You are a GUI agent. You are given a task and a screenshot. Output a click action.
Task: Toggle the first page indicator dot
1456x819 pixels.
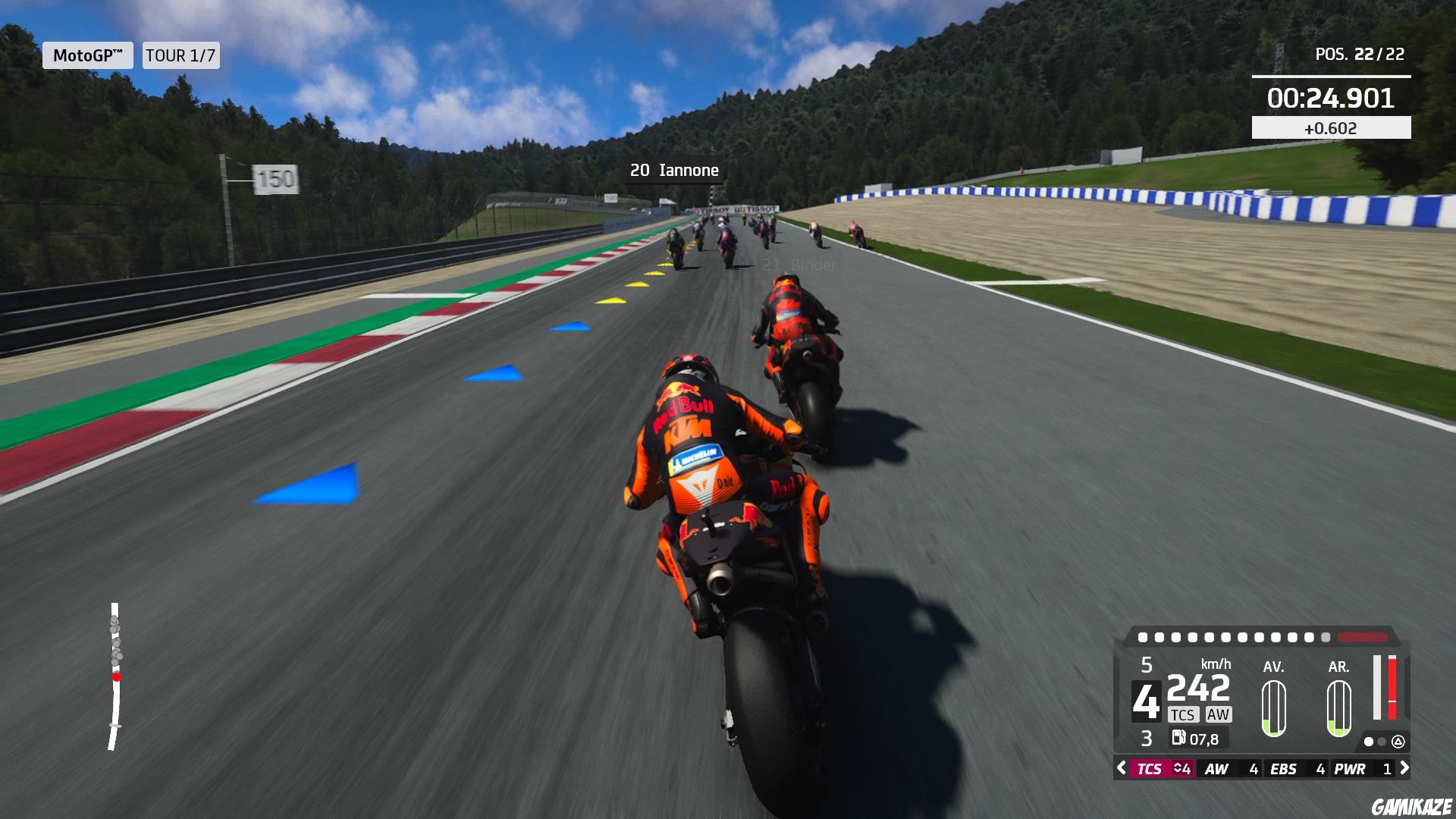tap(1369, 742)
